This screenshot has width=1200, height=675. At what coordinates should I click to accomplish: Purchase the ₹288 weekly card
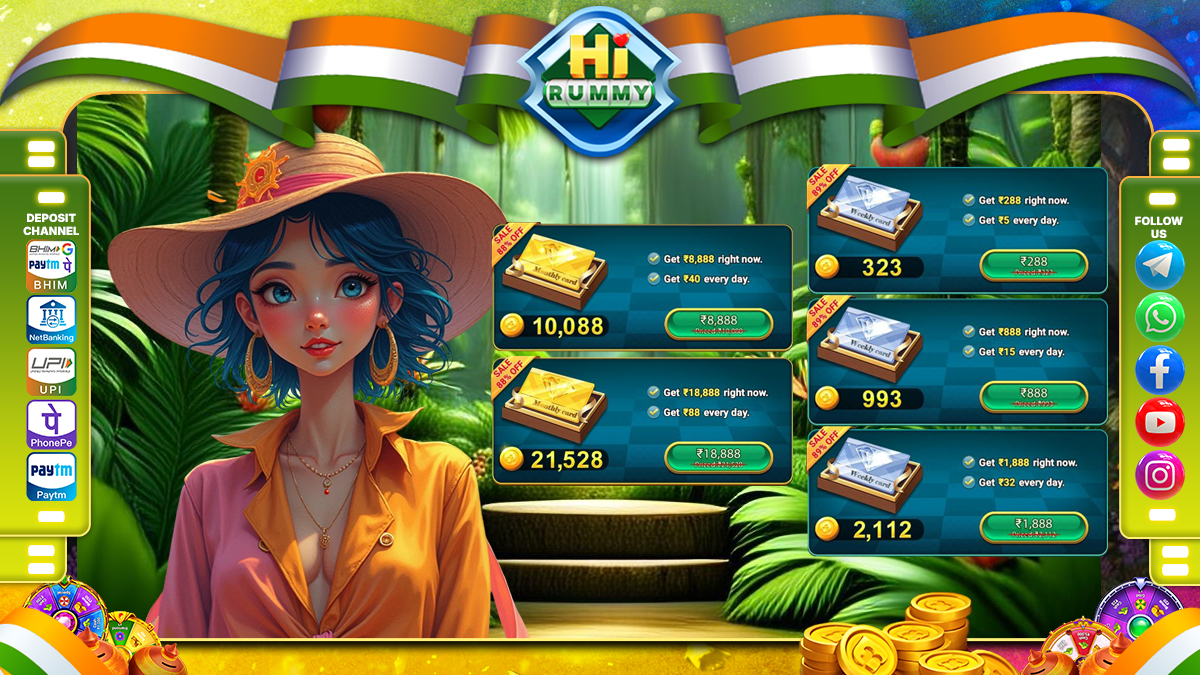click(x=1033, y=265)
